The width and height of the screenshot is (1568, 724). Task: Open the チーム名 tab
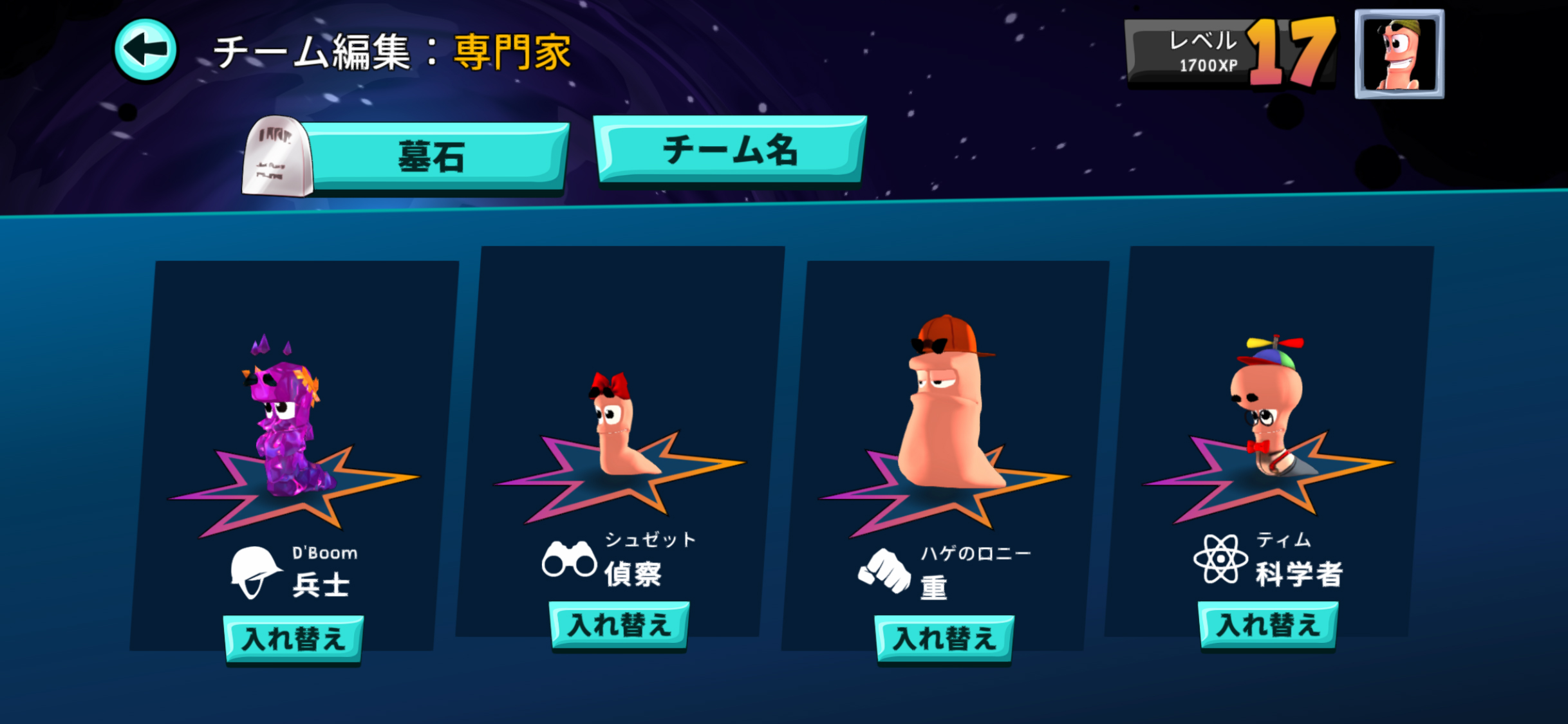pos(731,149)
